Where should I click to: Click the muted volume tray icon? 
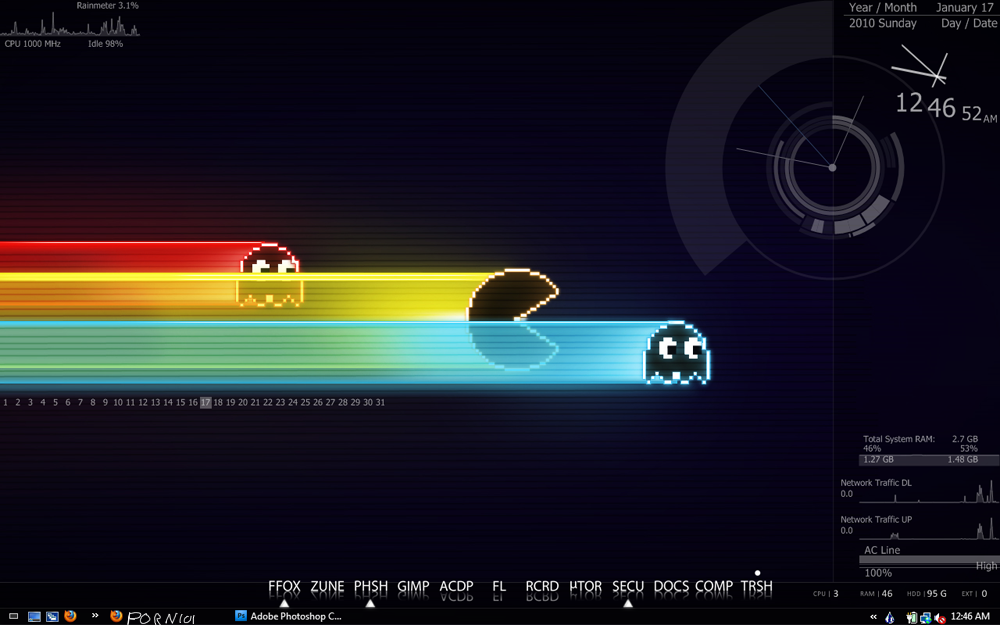point(941,617)
